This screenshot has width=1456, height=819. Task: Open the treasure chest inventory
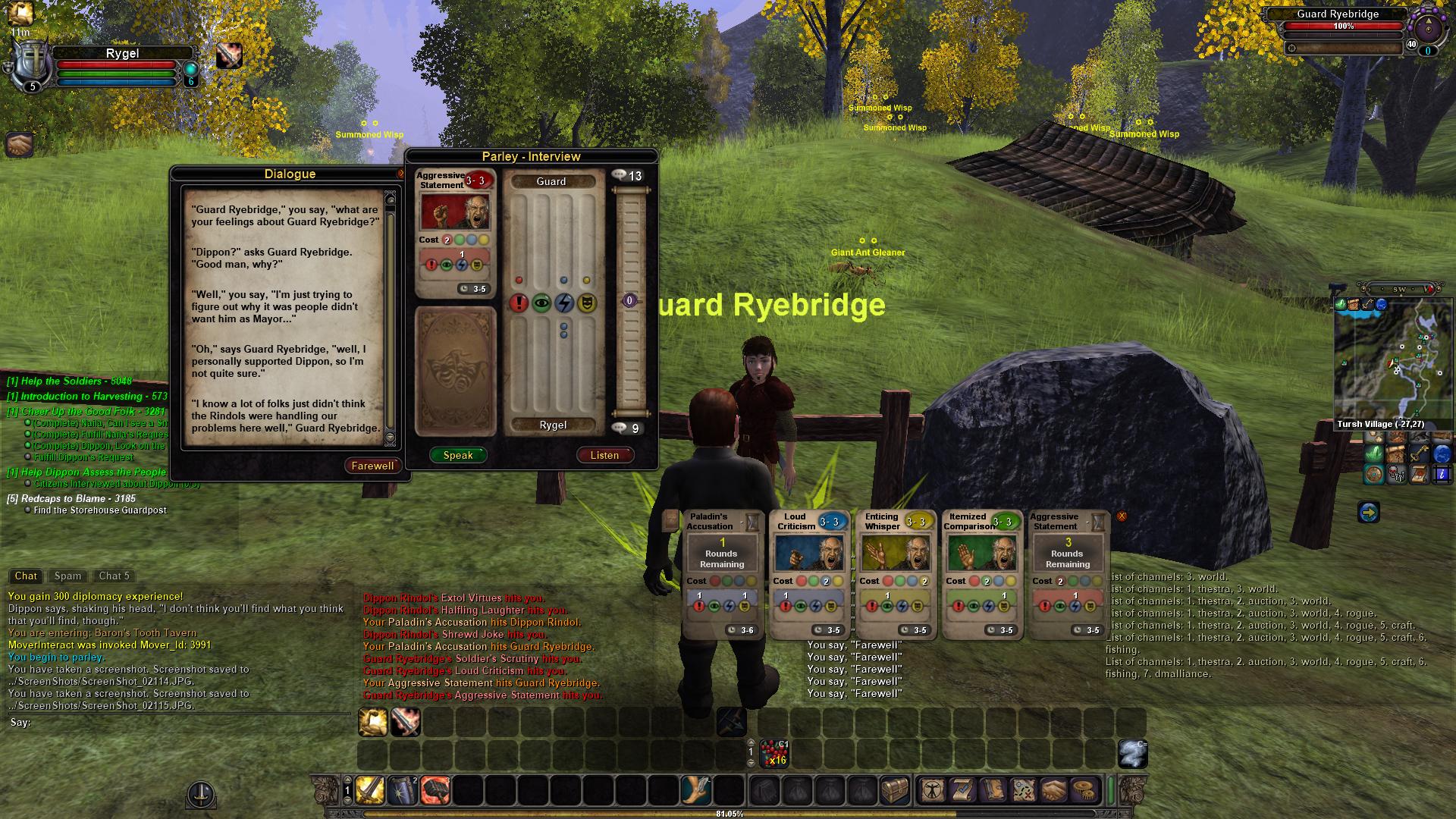coord(895,790)
